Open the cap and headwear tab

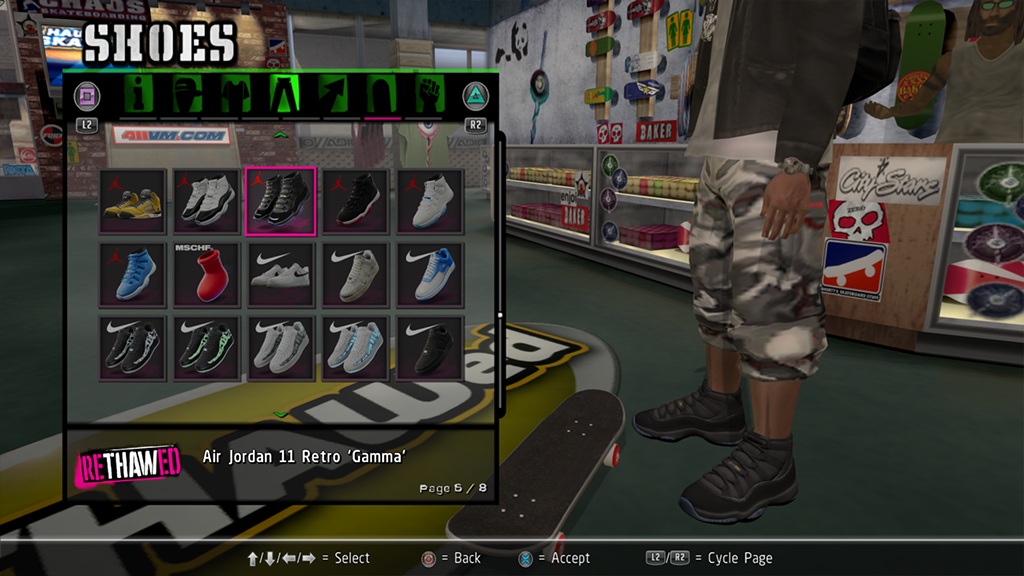(x=187, y=95)
